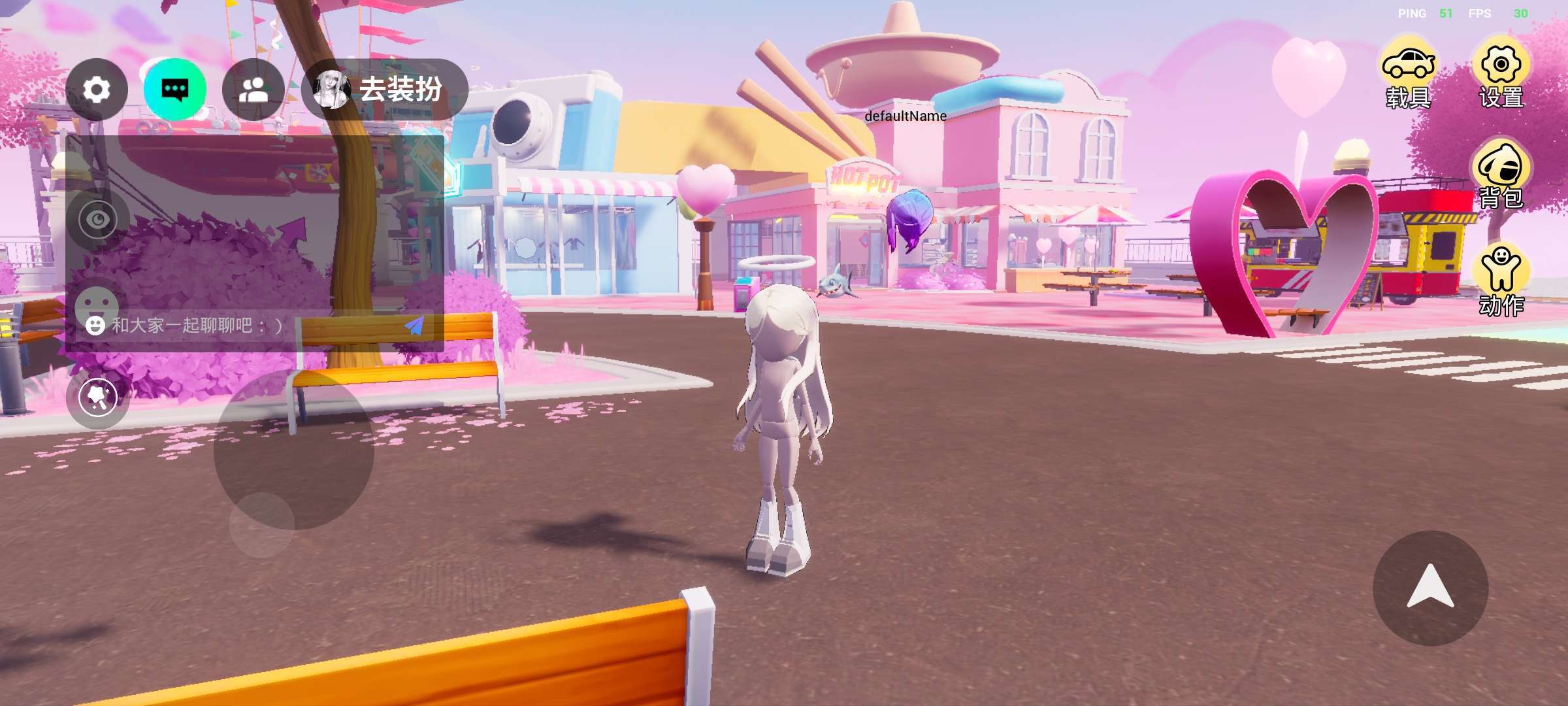Image resolution: width=1568 pixels, height=706 pixels.
Task: Send the chat with paper plane
Action: [x=414, y=325]
